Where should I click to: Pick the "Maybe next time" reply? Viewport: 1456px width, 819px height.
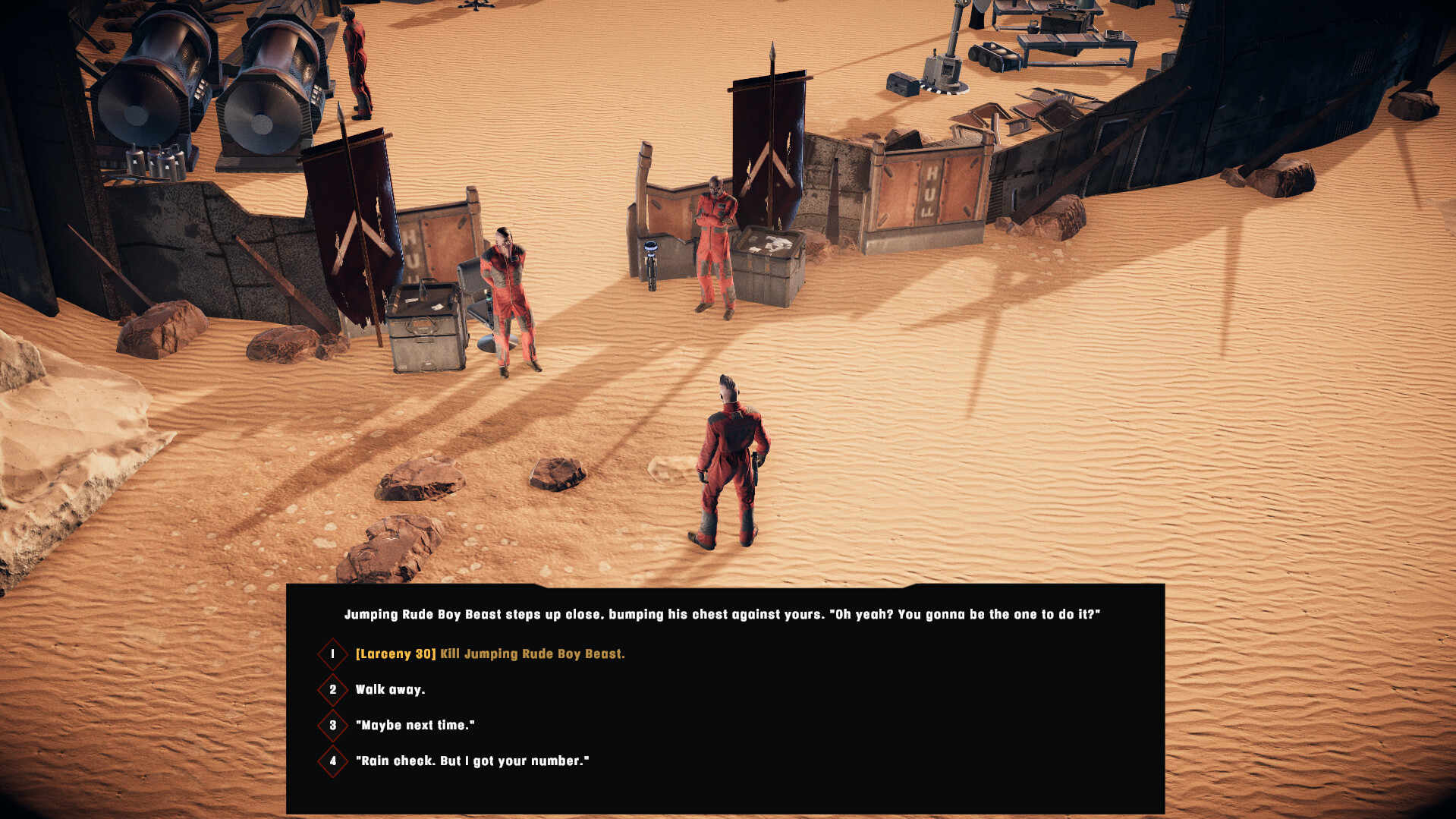click(x=416, y=725)
